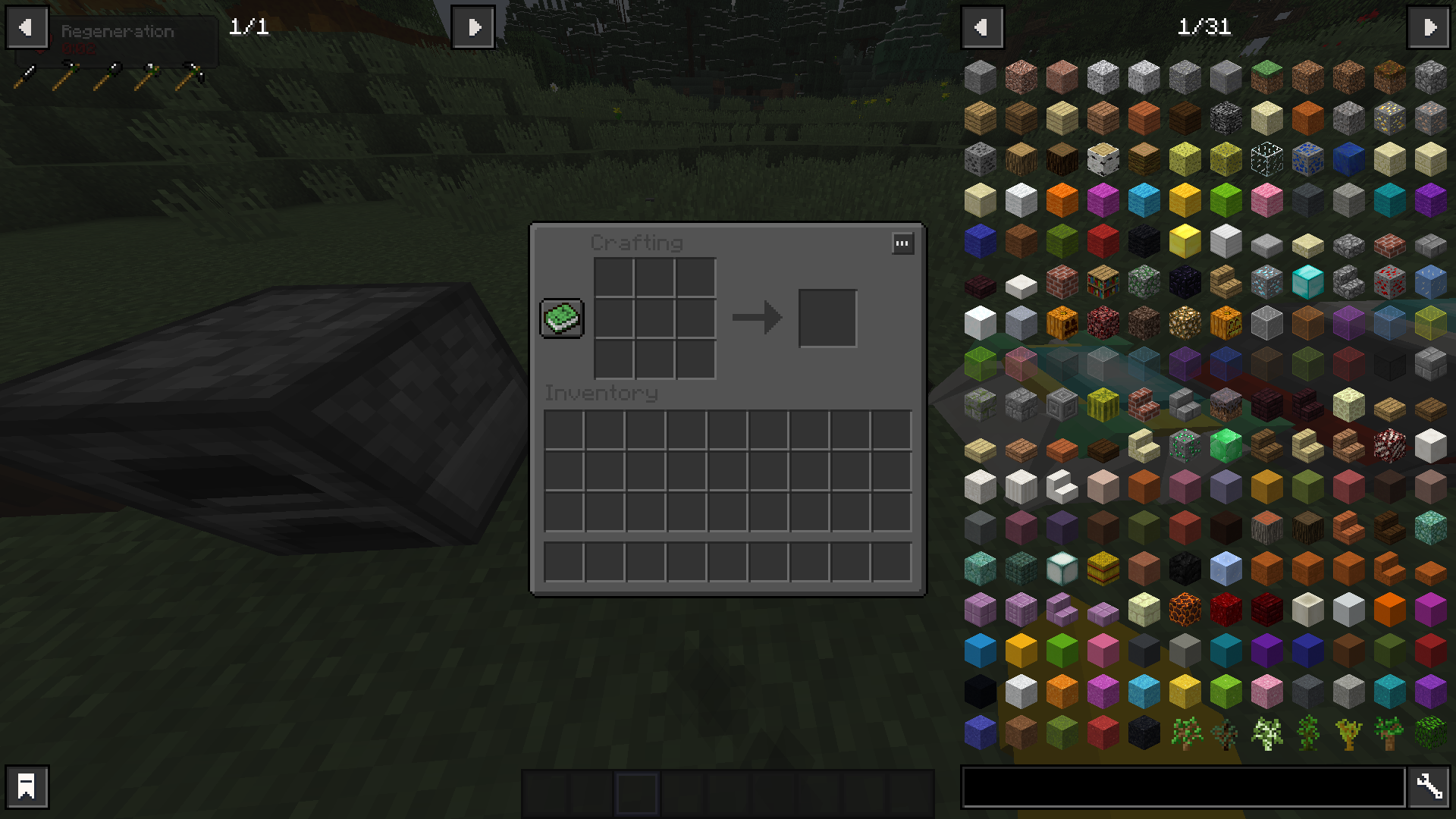The width and height of the screenshot is (1456, 819).
Task: Click the green recipe transfer book icon
Action: click(561, 318)
